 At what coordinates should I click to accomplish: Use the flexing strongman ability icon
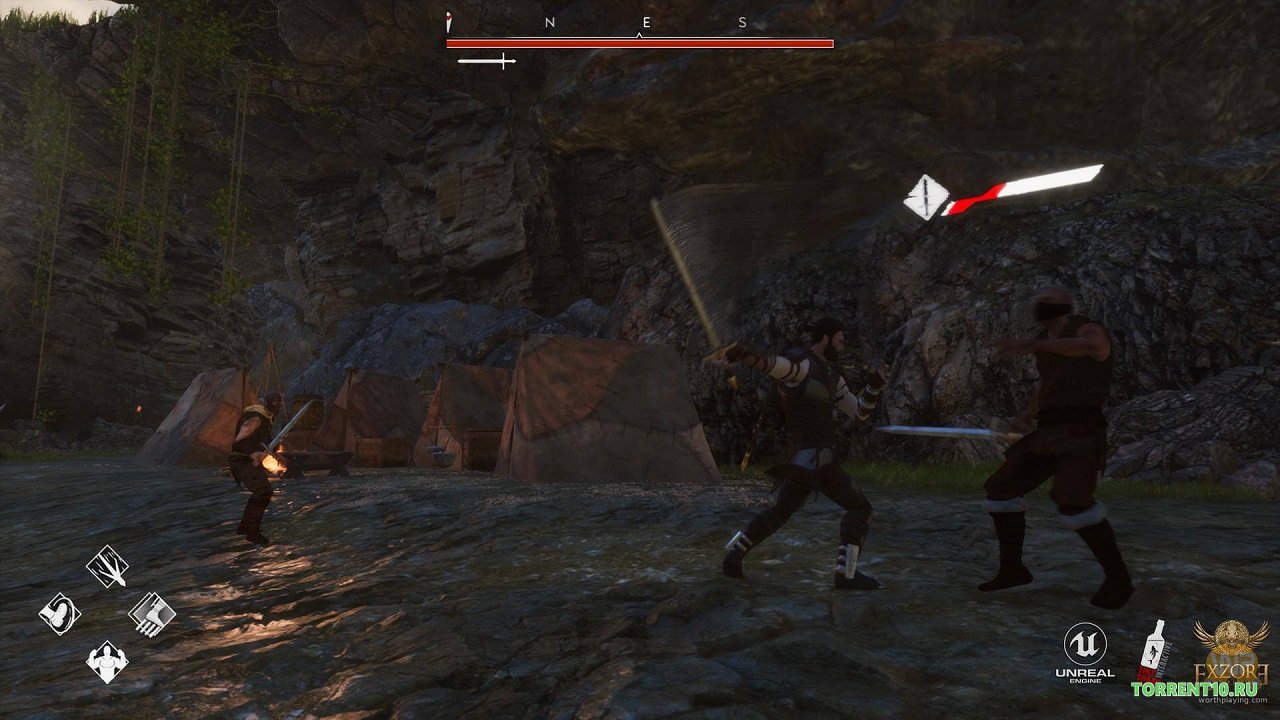[106, 661]
